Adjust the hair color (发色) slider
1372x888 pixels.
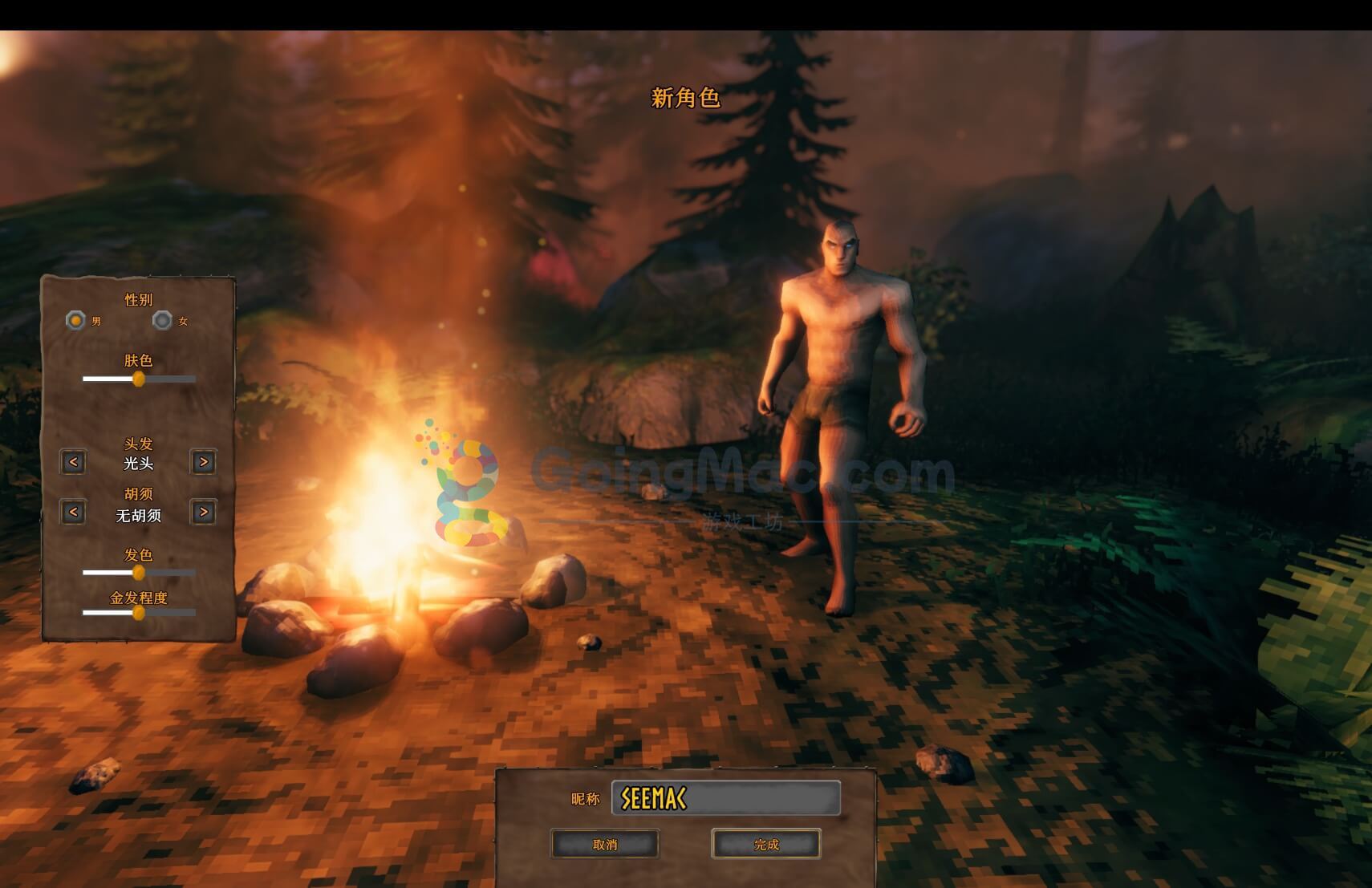pos(139,573)
